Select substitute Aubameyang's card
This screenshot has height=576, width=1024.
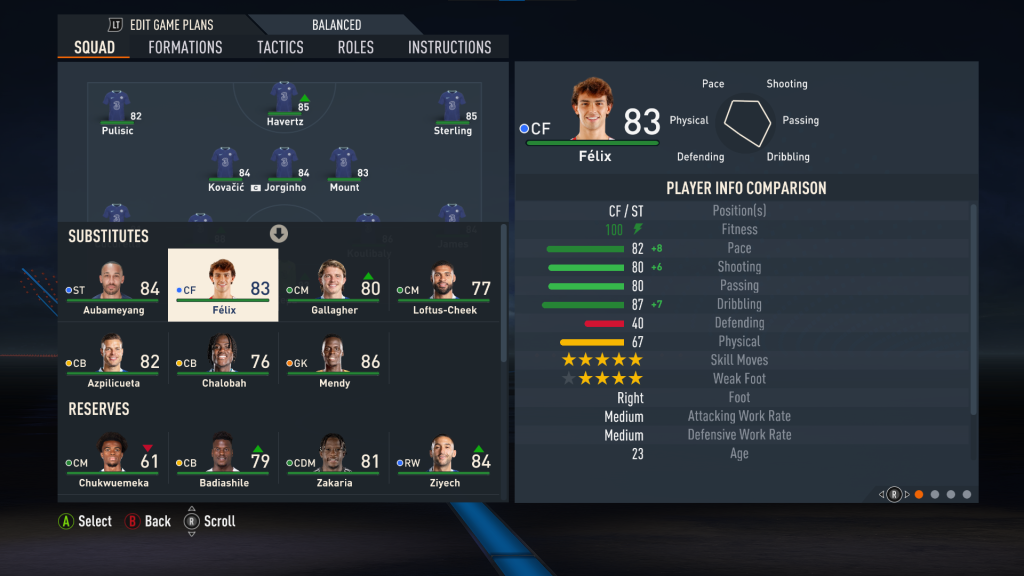(113, 287)
